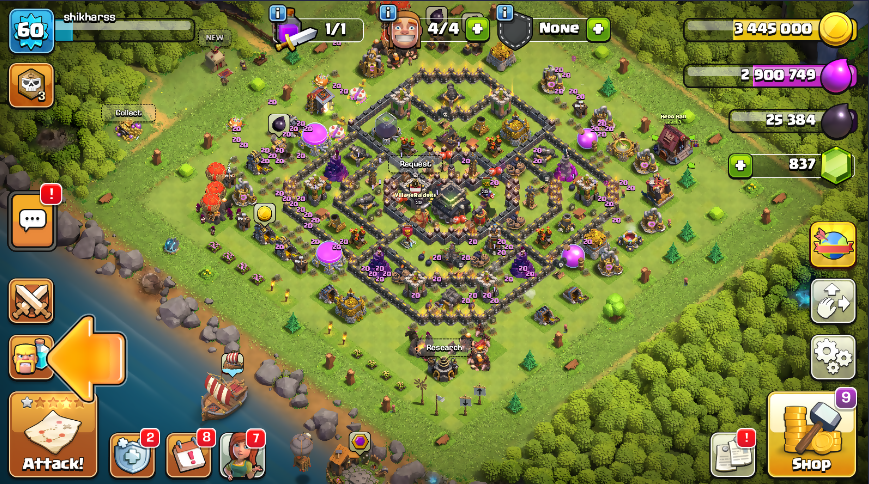The height and width of the screenshot is (484, 869).
Task: Open the level 60 player profile badge
Action: tap(30, 30)
